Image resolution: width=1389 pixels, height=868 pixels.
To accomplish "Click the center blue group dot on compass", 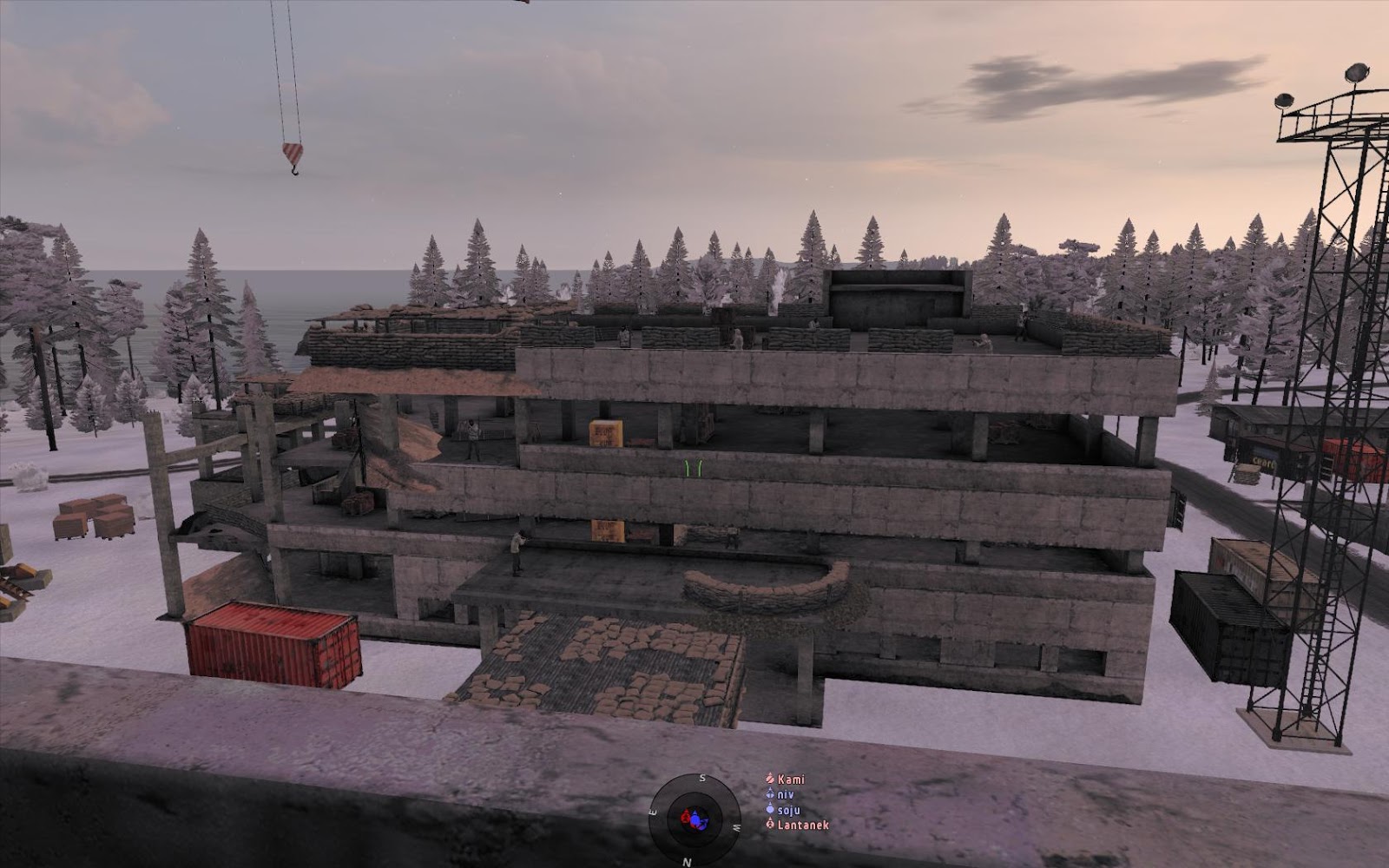I will (694, 819).
